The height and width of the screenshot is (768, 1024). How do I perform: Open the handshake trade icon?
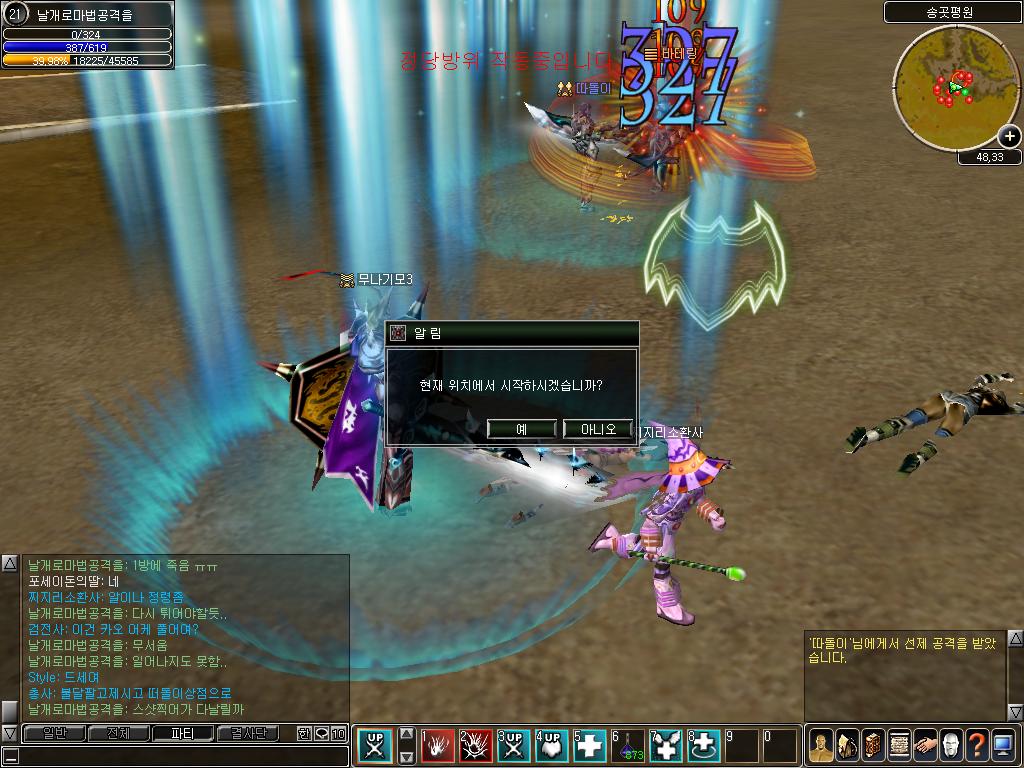click(x=925, y=746)
